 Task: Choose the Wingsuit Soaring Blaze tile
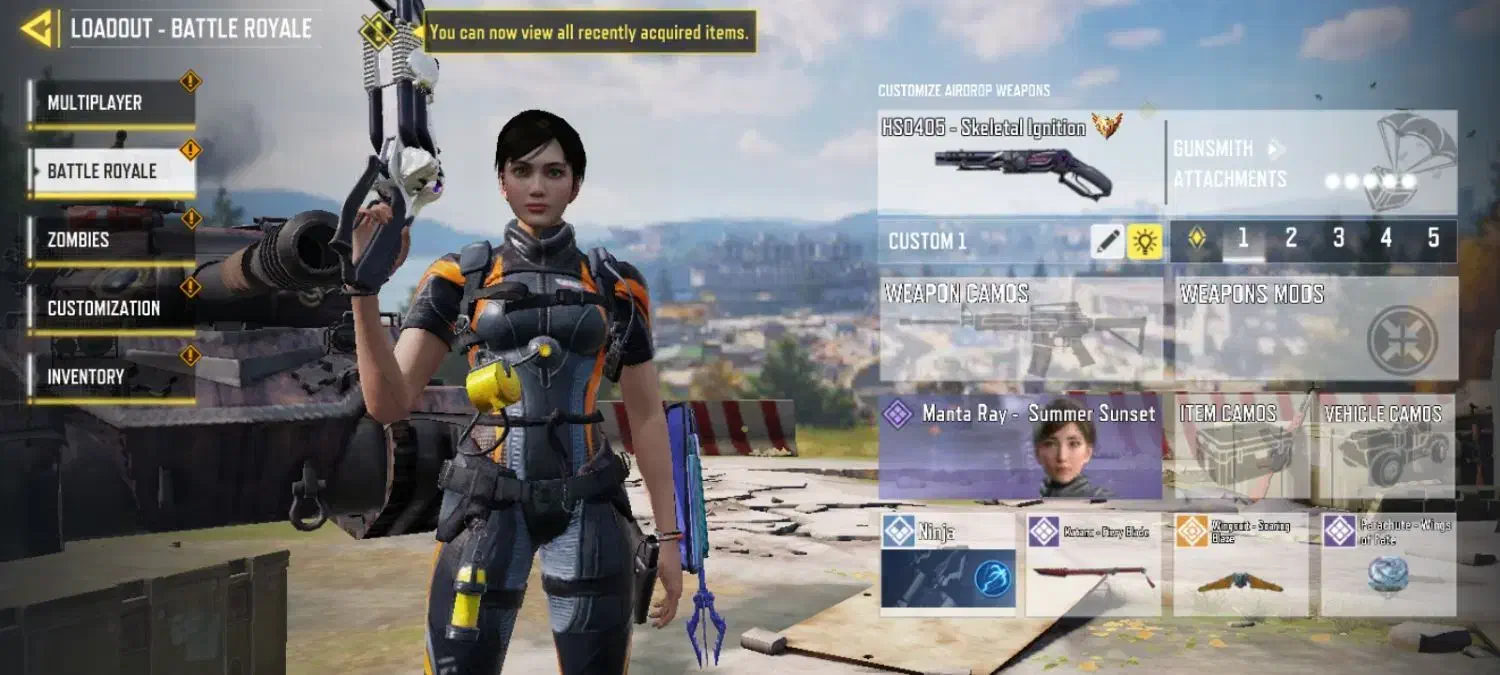point(1240,564)
